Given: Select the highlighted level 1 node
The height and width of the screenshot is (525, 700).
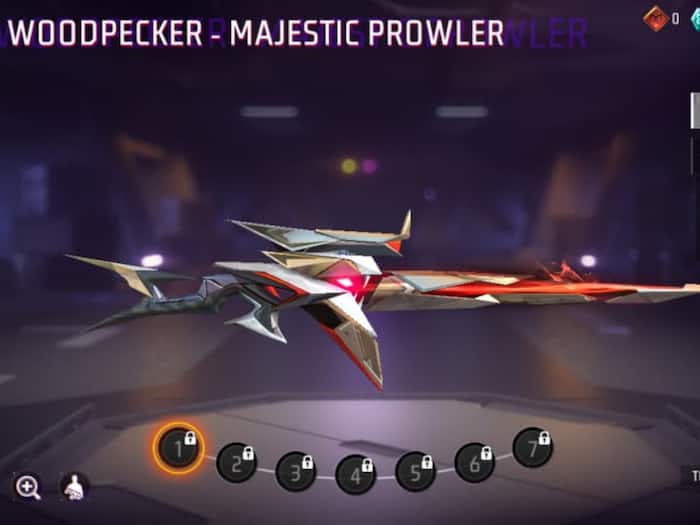Looking at the screenshot, I should tap(179, 448).
